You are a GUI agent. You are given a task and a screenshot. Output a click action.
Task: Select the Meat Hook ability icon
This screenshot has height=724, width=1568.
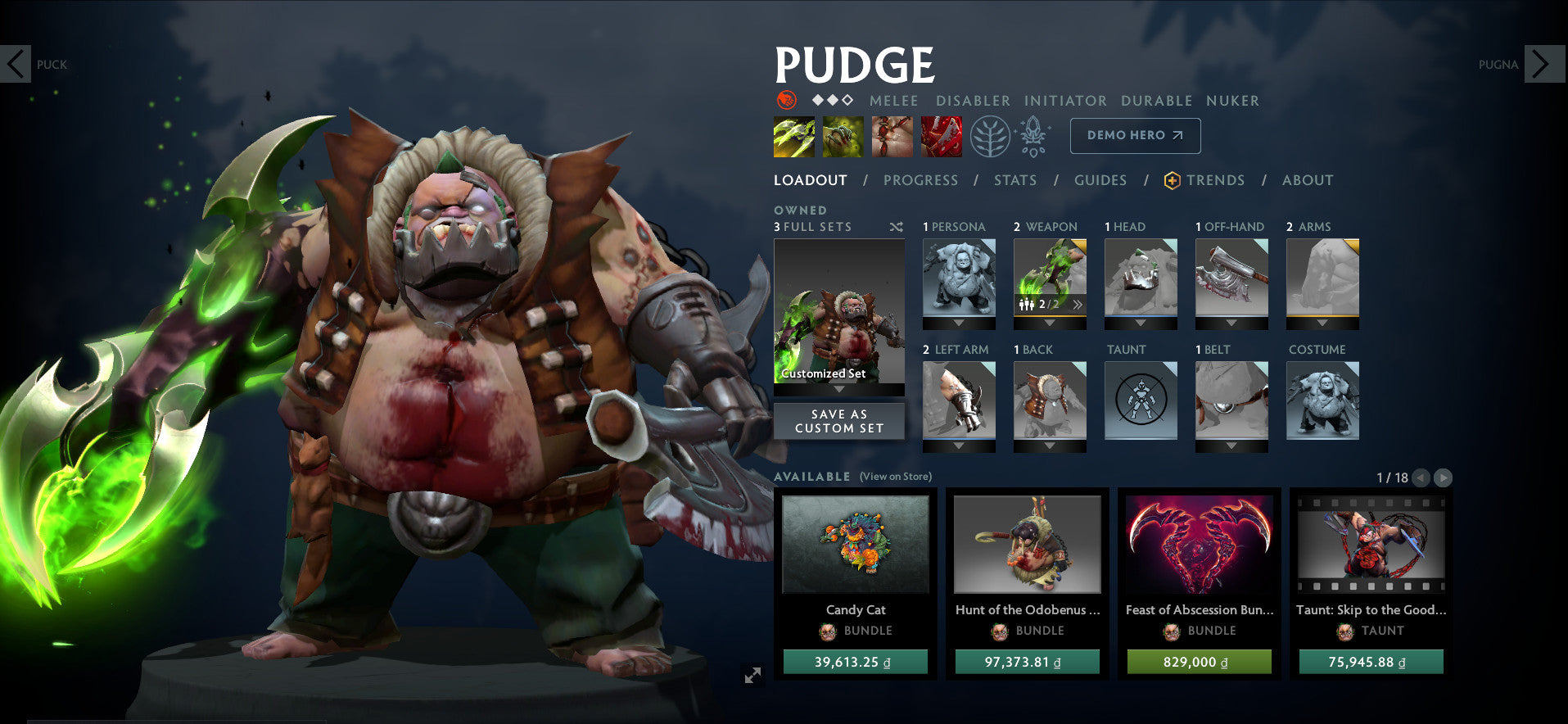[x=793, y=136]
